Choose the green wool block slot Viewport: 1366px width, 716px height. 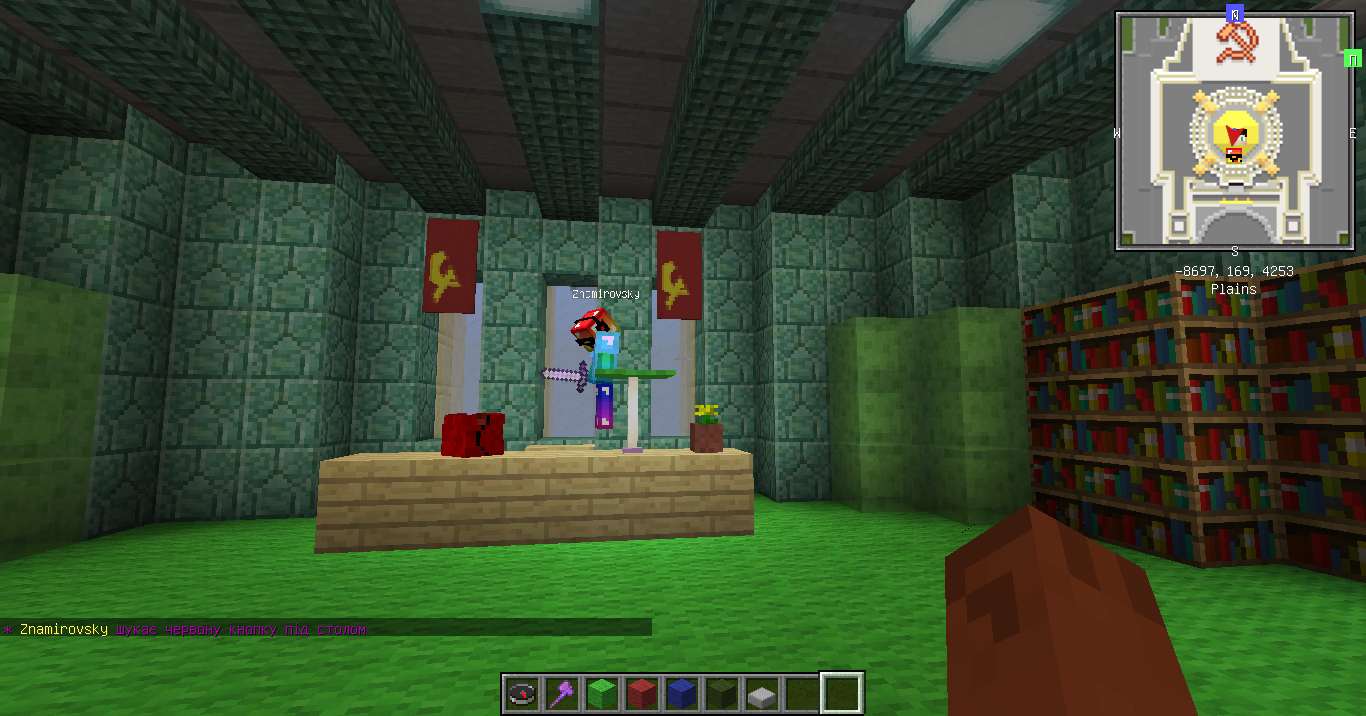601,693
